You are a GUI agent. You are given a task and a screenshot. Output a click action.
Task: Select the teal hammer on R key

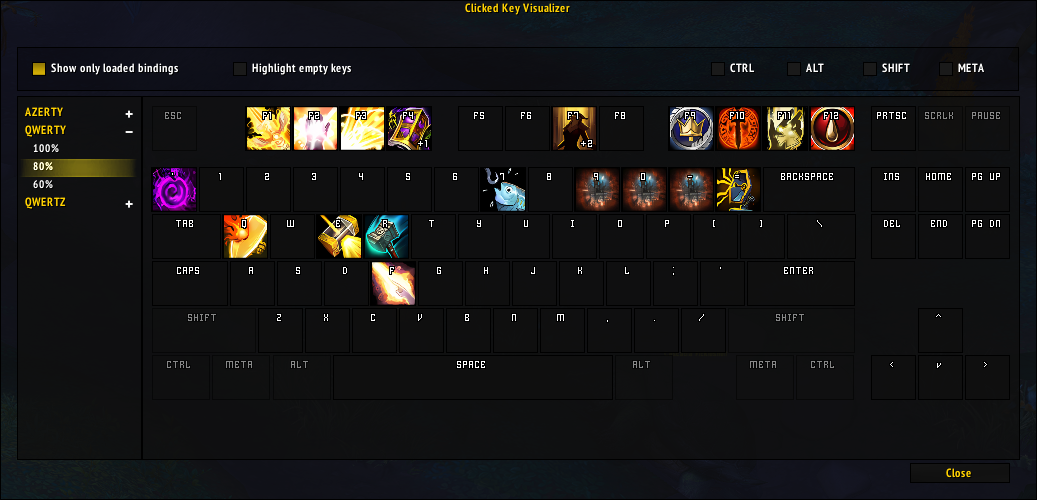(x=385, y=236)
